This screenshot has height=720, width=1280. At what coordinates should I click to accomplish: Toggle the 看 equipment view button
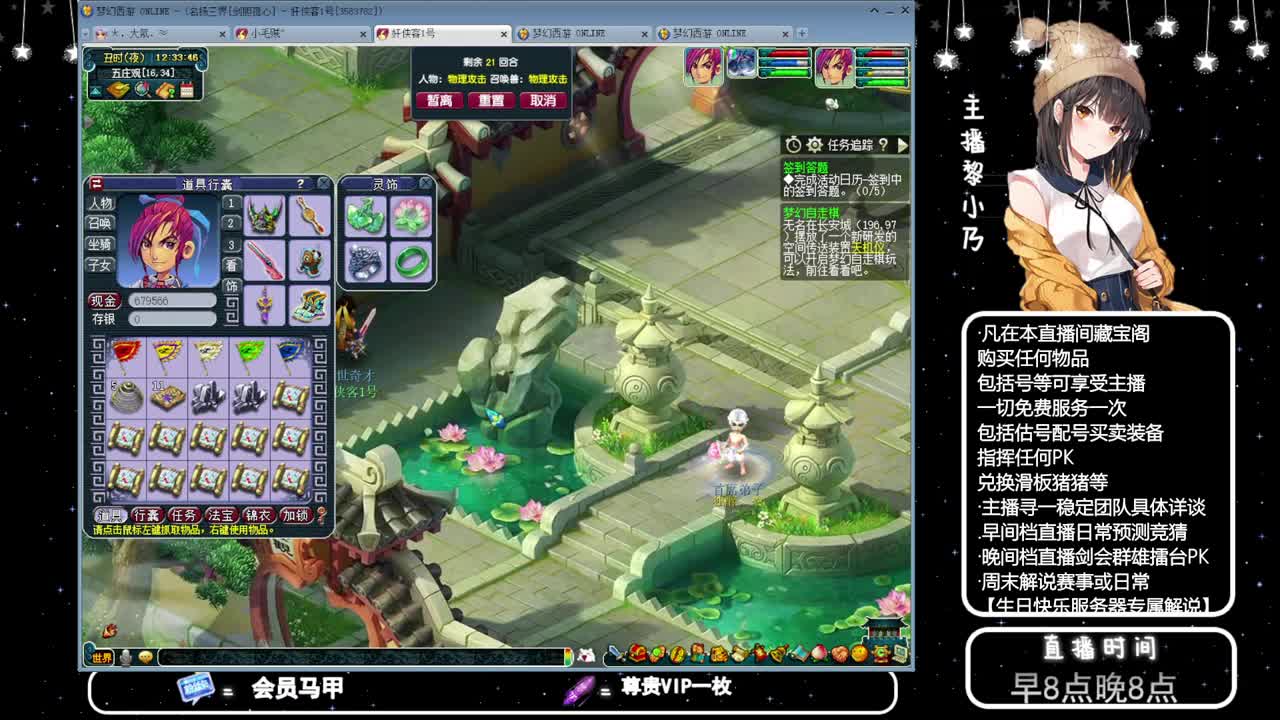[x=232, y=265]
